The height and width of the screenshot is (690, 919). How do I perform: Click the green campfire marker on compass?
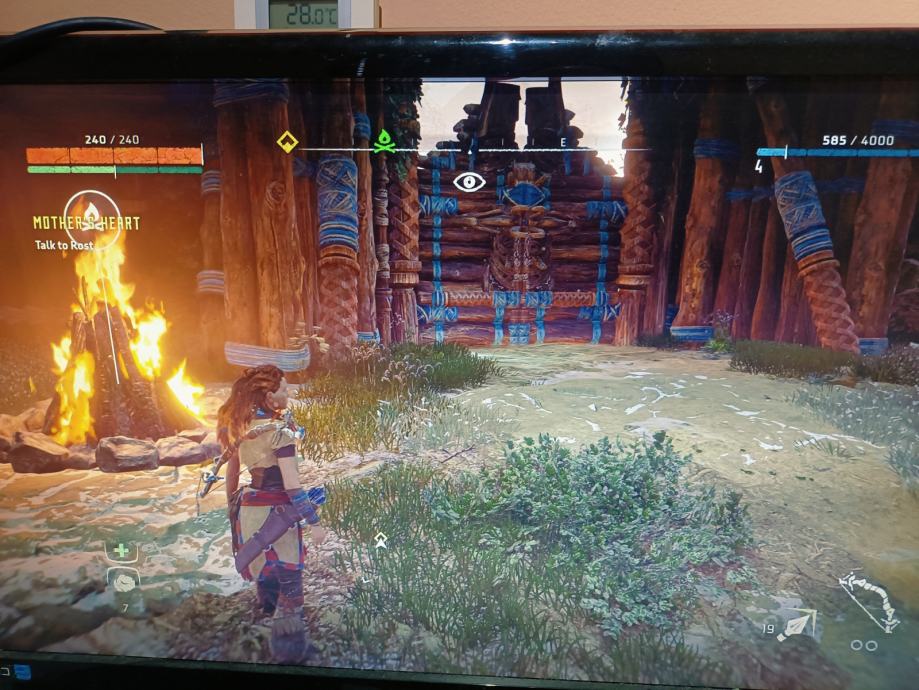point(383,144)
